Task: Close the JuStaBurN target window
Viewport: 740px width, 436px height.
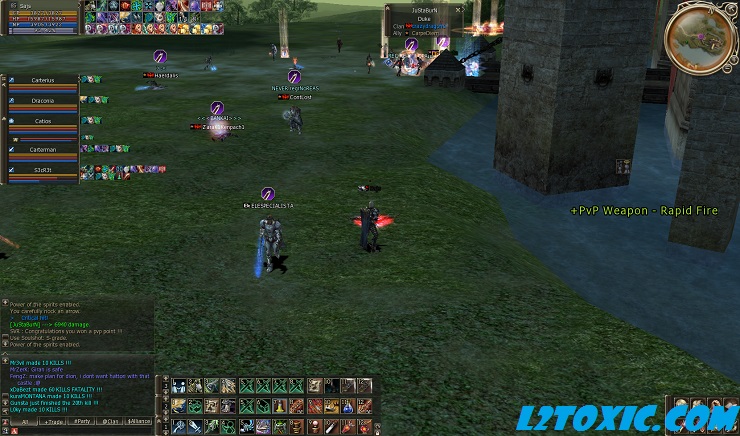Action: click(458, 9)
